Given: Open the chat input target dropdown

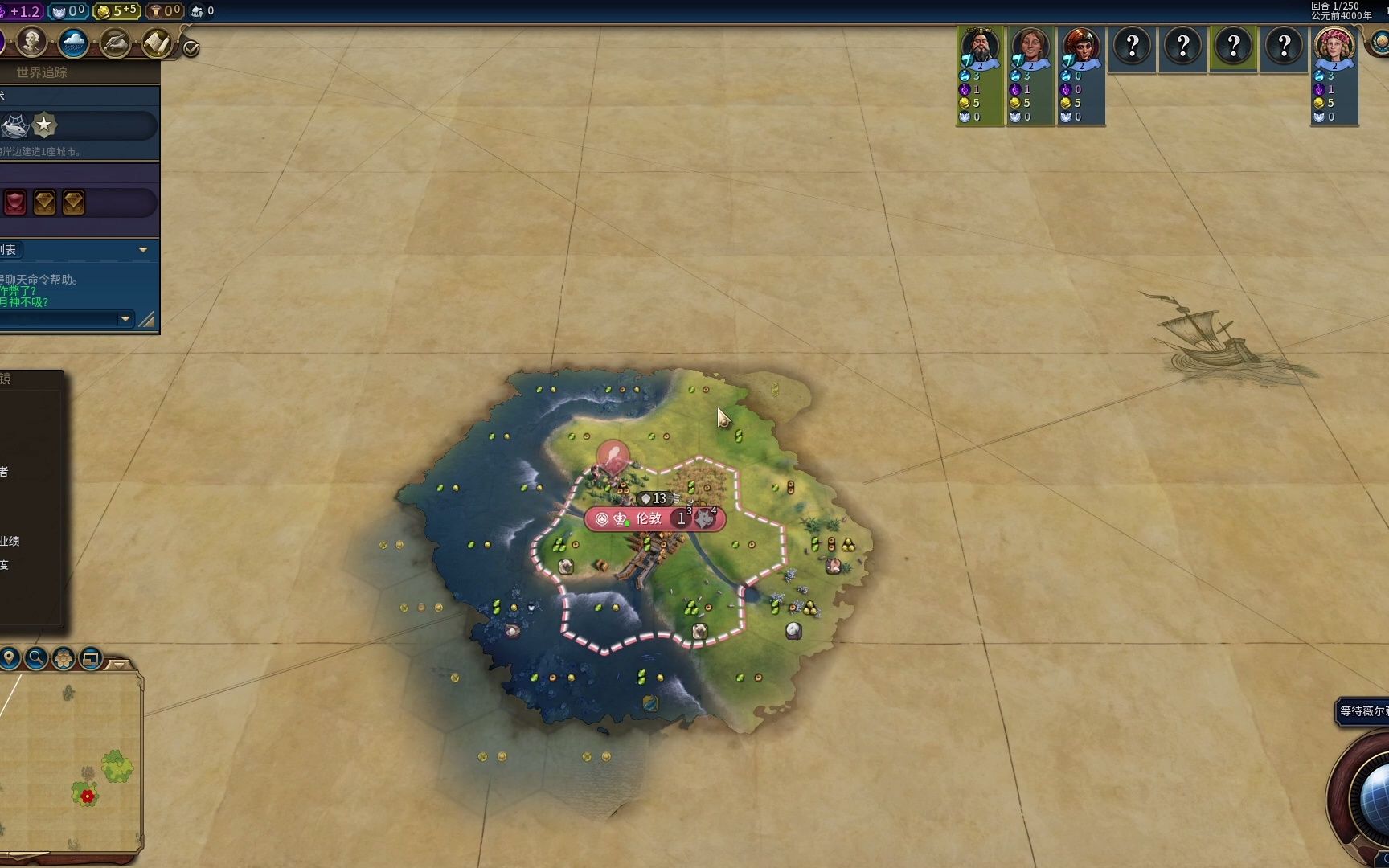Looking at the screenshot, I should (125, 319).
